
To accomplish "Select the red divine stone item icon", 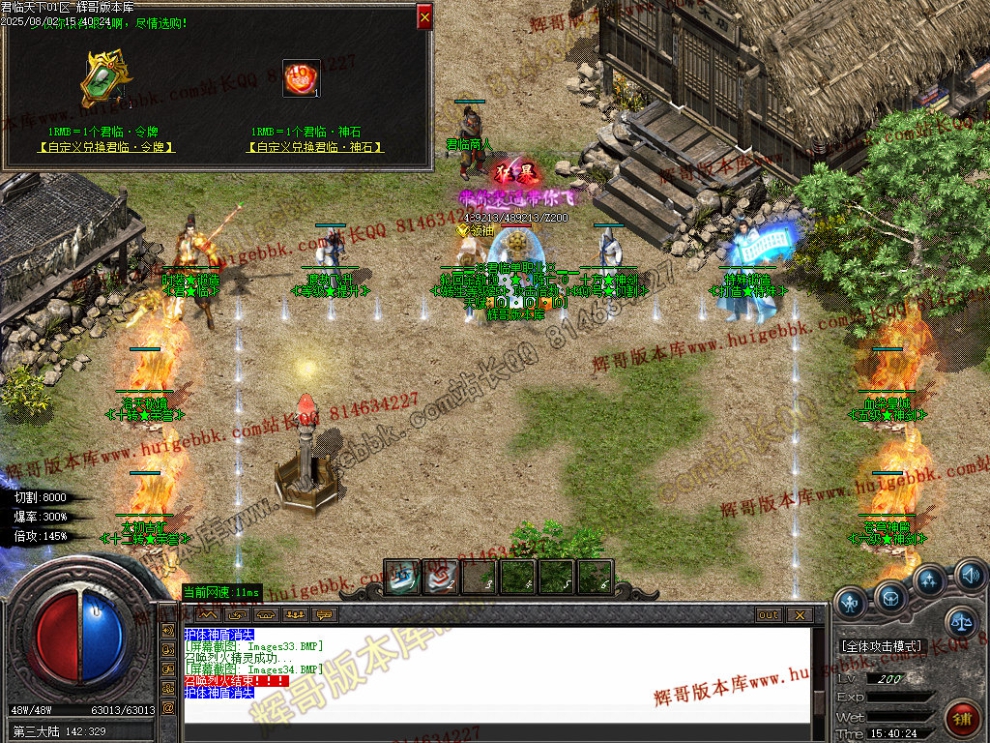I will pyautogui.click(x=300, y=79).
